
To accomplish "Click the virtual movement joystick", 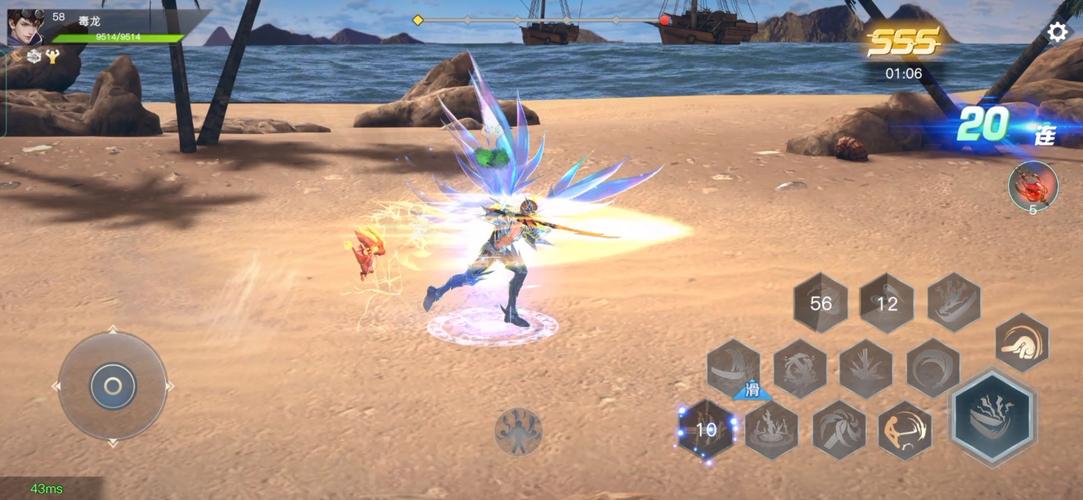I will pos(112,385).
